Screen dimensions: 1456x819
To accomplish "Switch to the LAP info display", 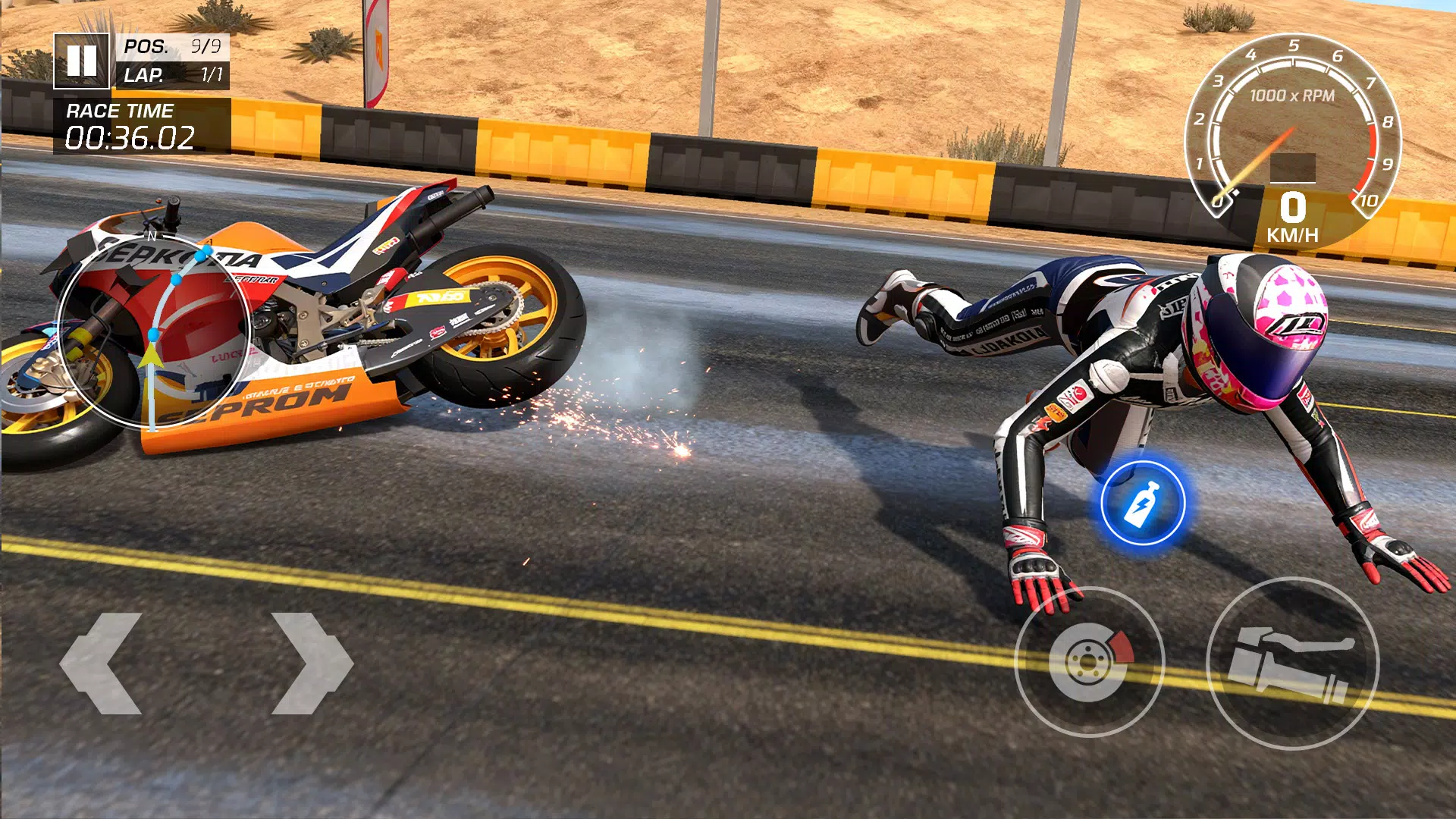I will [174, 76].
